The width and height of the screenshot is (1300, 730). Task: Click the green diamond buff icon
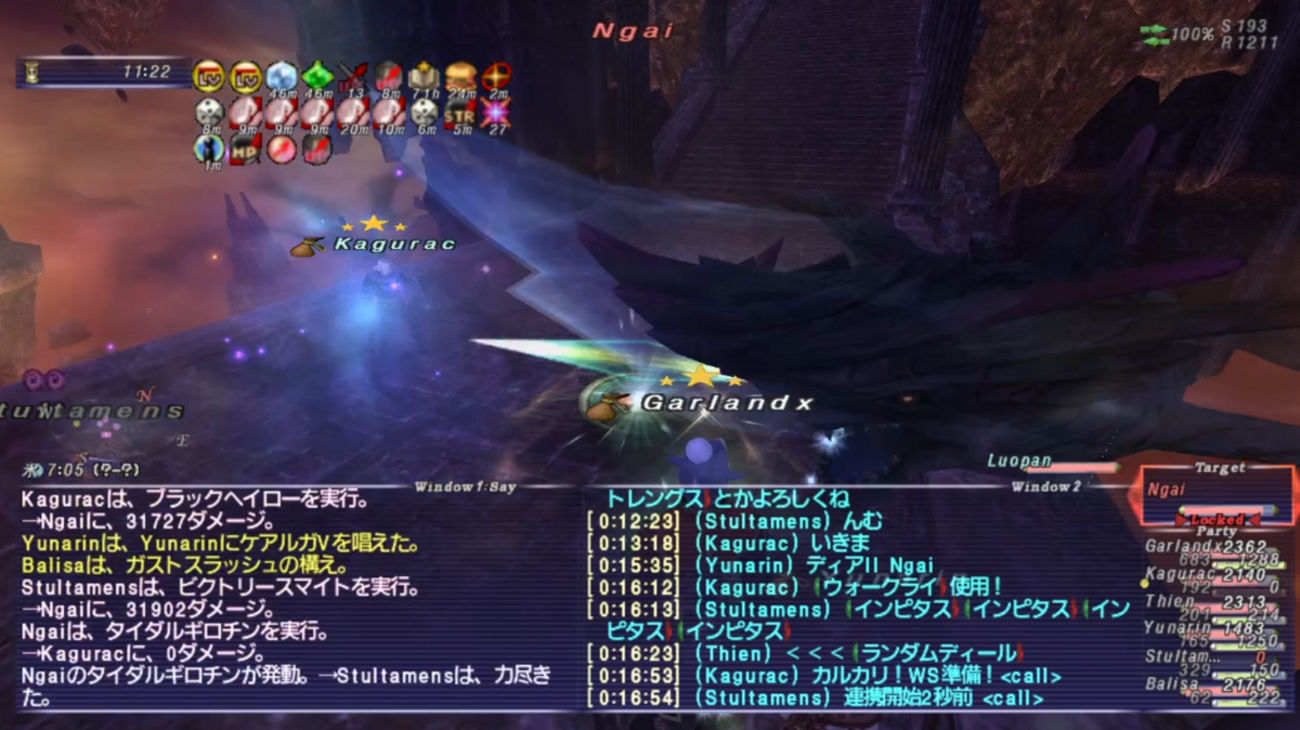point(317,75)
